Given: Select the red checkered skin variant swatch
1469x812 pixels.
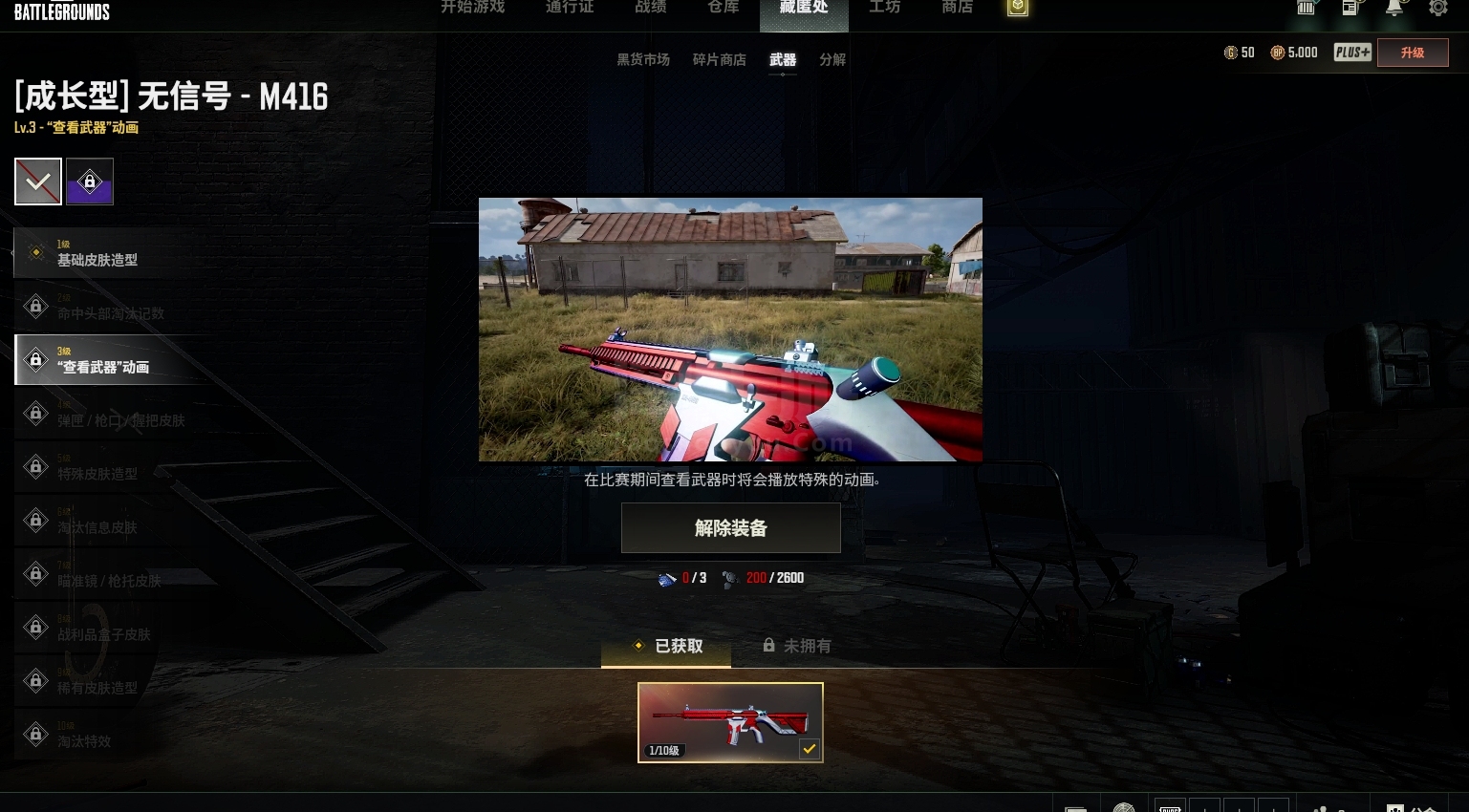Looking at the screenshot, I should click(x=37, y=181).
